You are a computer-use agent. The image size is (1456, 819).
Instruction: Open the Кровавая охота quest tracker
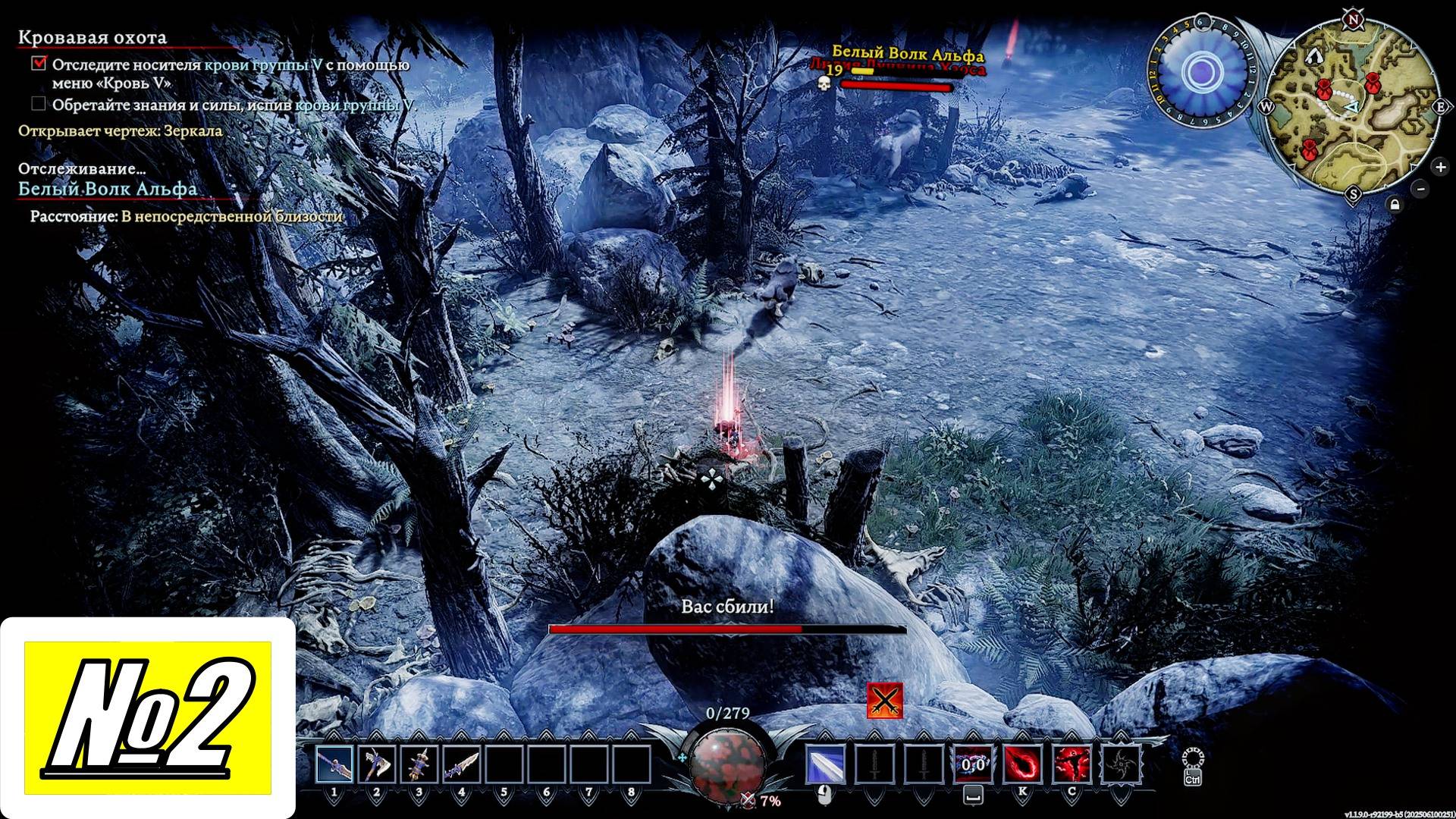pyautogui.click(x=93, y=37)
